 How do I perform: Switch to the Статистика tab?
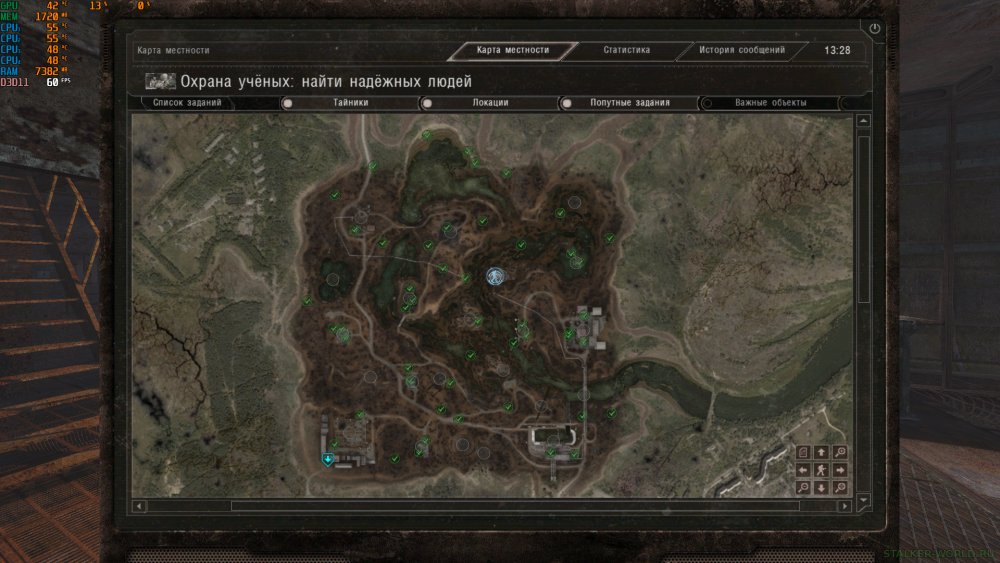tap(627, 50)
